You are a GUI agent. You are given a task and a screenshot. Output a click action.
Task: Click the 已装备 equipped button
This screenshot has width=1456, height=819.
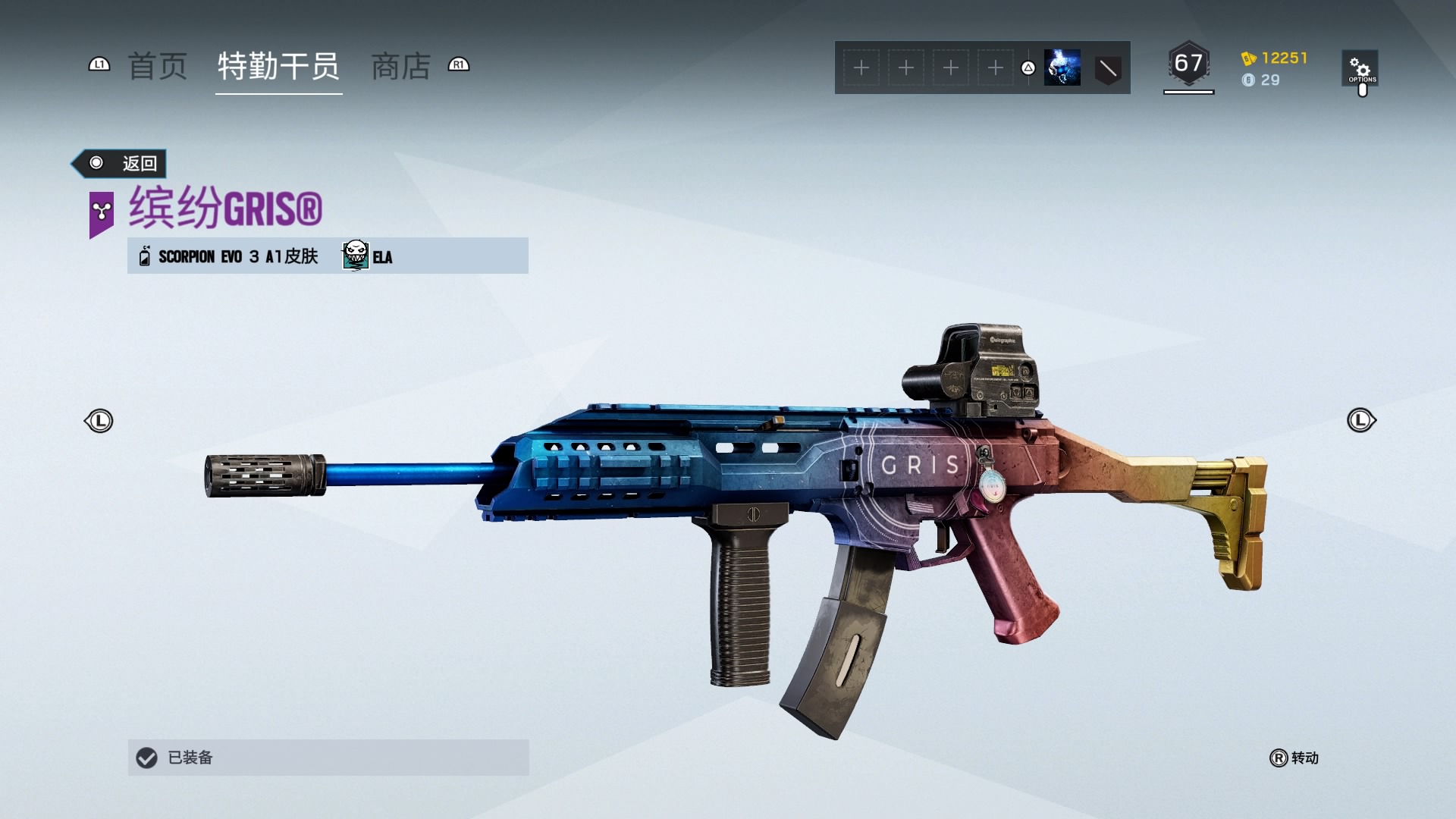pos(328,757)
